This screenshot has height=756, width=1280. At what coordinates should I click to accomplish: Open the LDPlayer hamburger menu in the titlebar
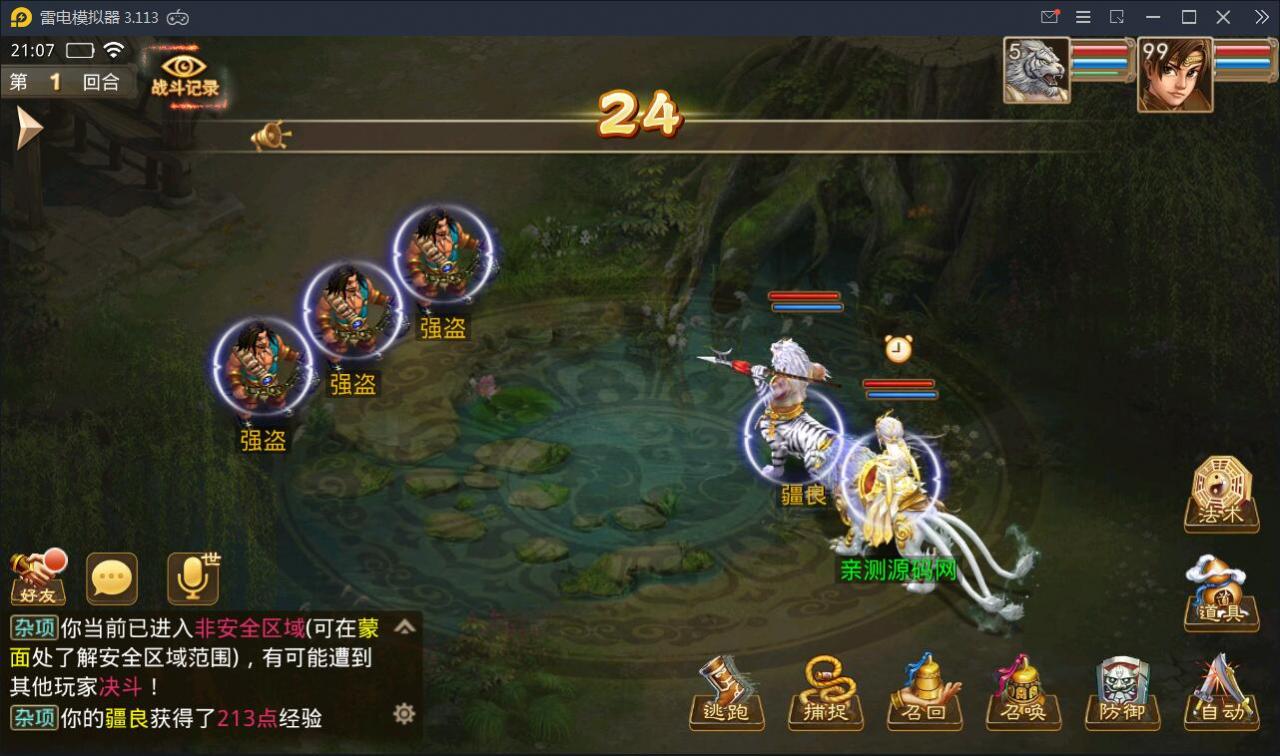click(x=1082, y=17)
